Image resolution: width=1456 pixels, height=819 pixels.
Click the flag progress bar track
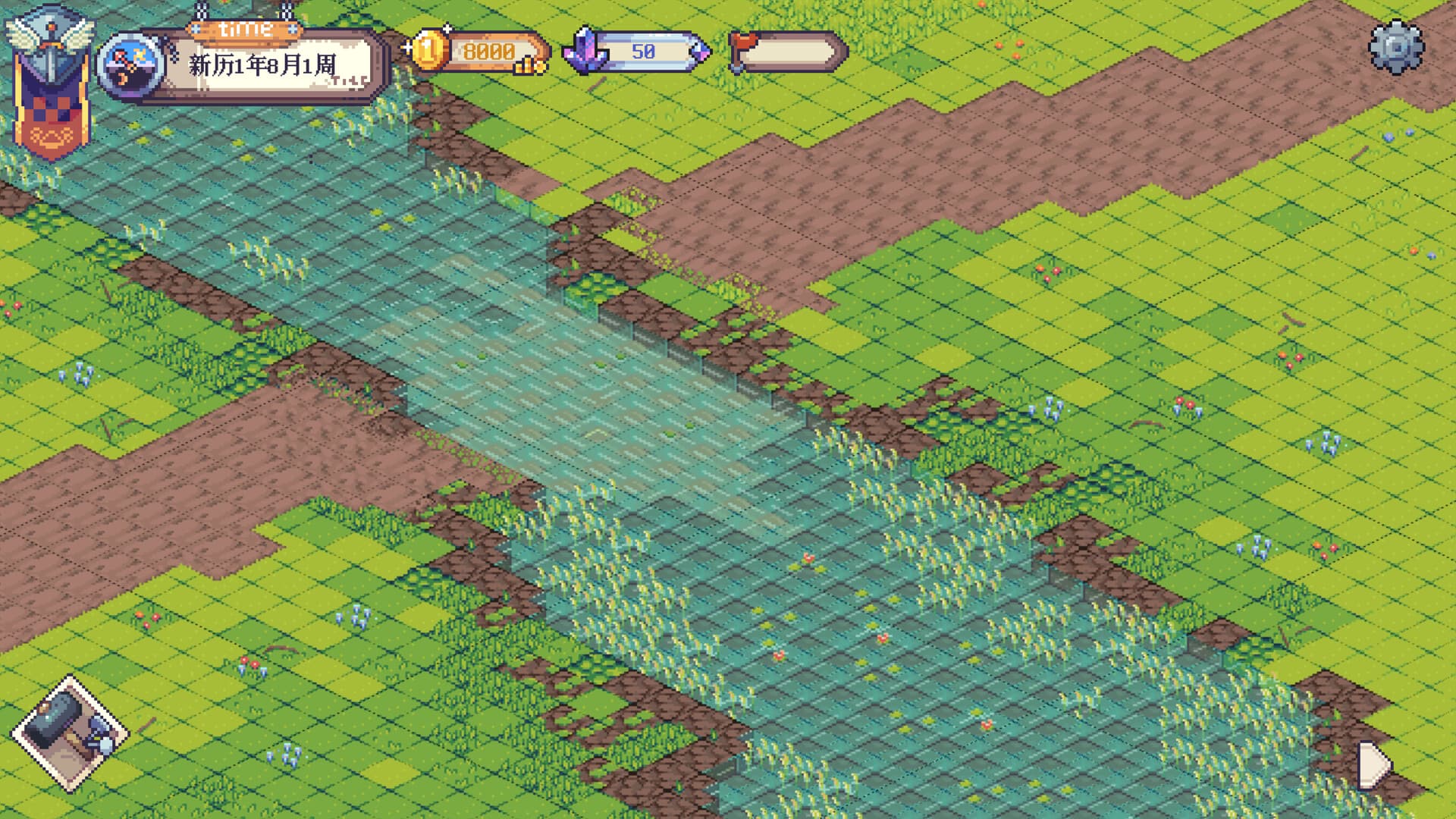click(789, 53)
